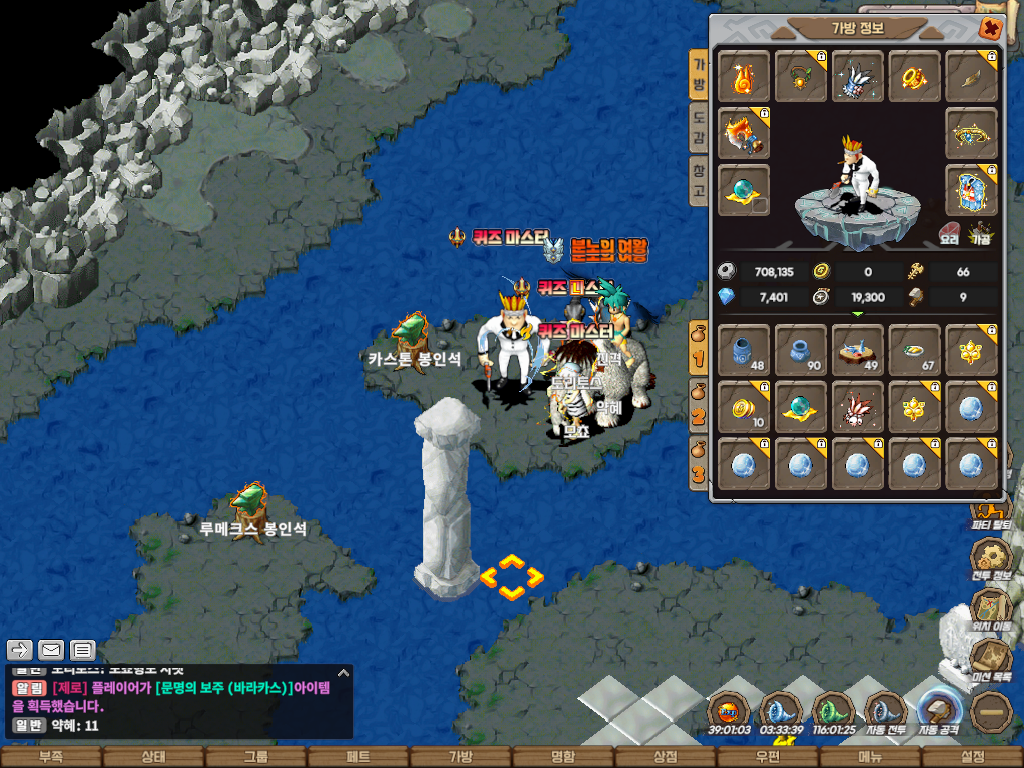This screenshot has width=1024, height=768.
Task: Open the 설정 settings menu
Action: [972, 757]
